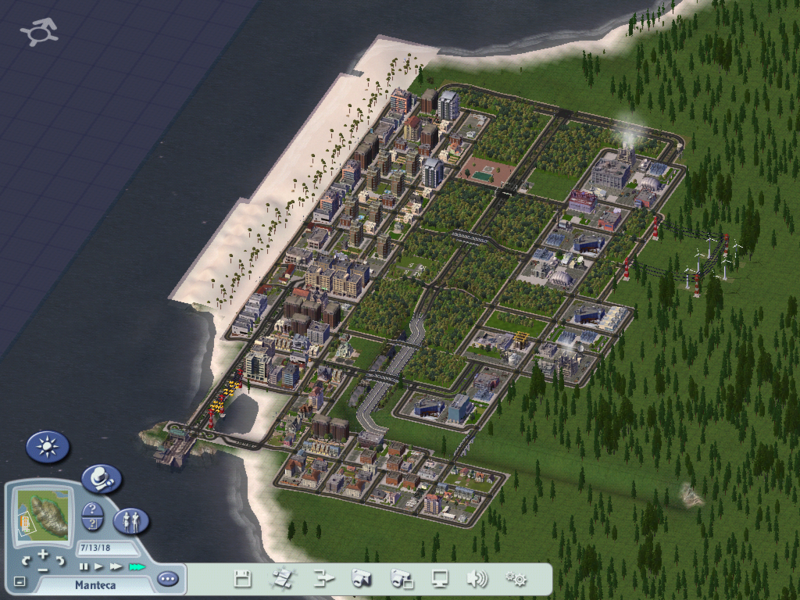Open My Sim Mode with the people icon
The height and width of the screenshot is (600, 800).
131,520
